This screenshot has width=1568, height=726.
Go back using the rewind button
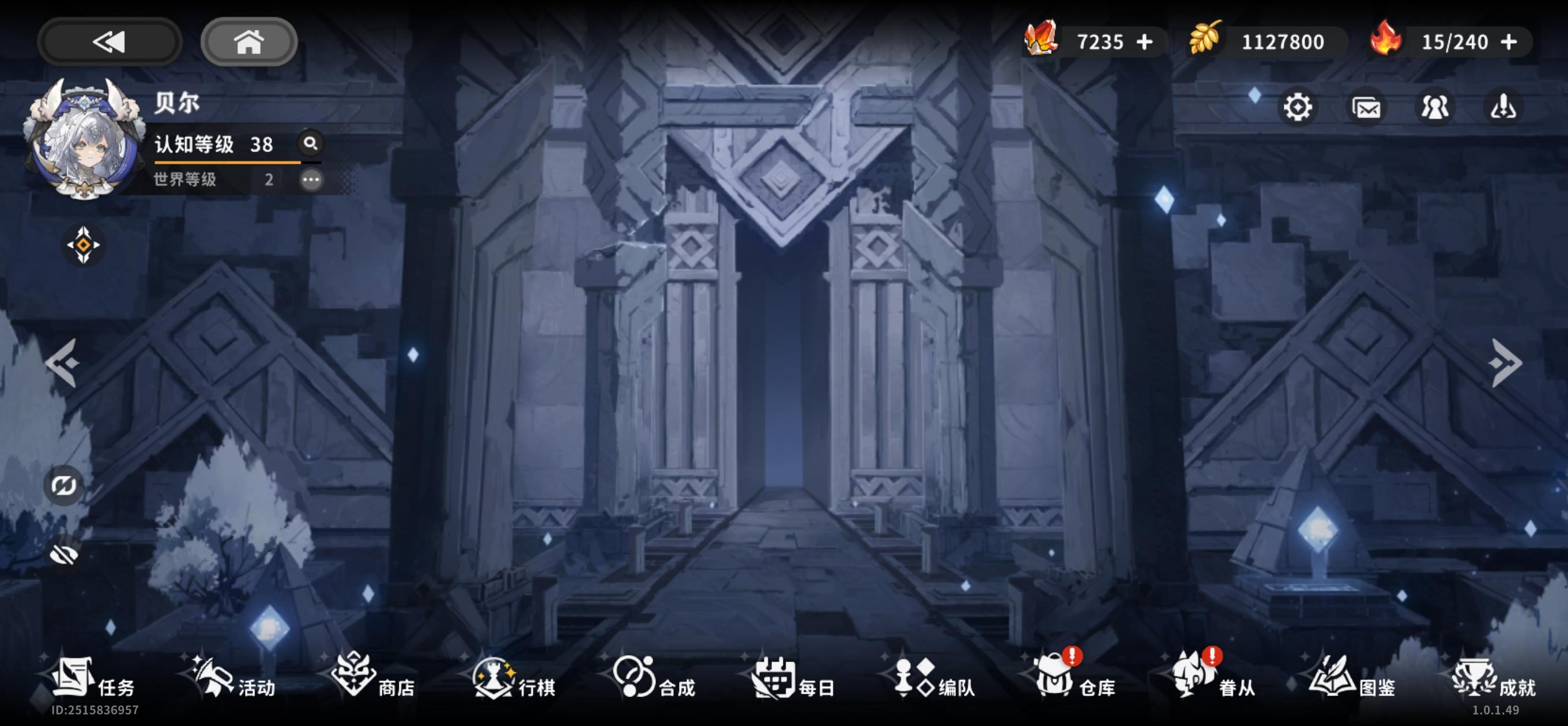click(108, 41)
